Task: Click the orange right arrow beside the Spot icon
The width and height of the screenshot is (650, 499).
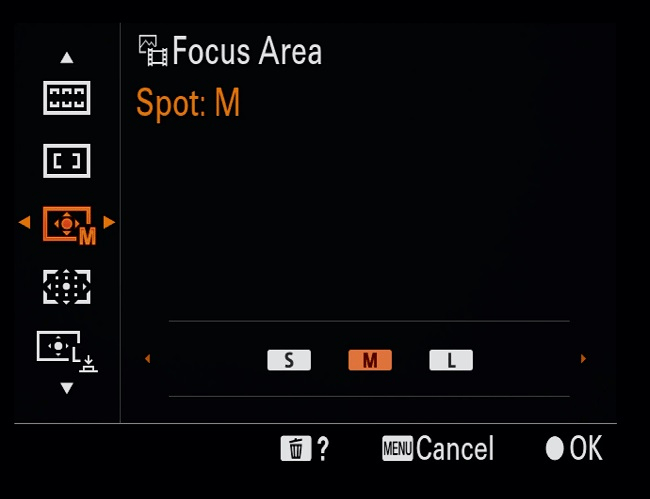Action: 109,222
